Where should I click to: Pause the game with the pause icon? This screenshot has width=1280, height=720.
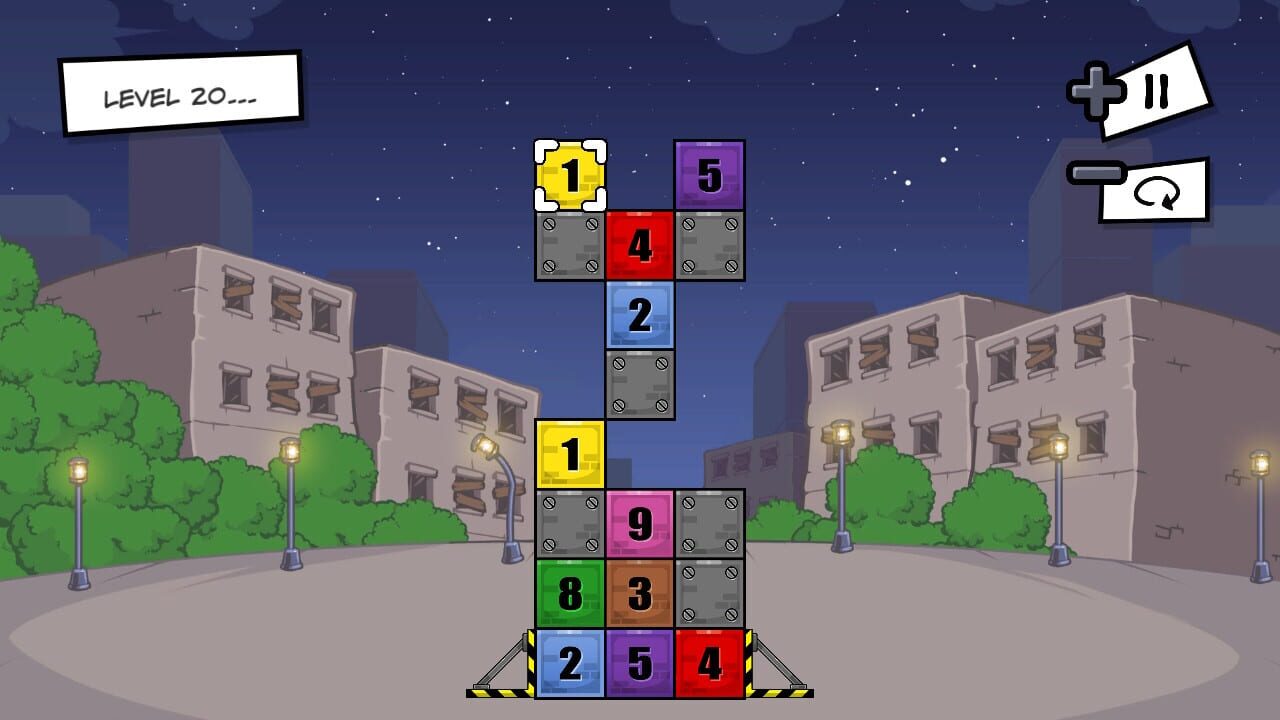tap(1155, 92)
